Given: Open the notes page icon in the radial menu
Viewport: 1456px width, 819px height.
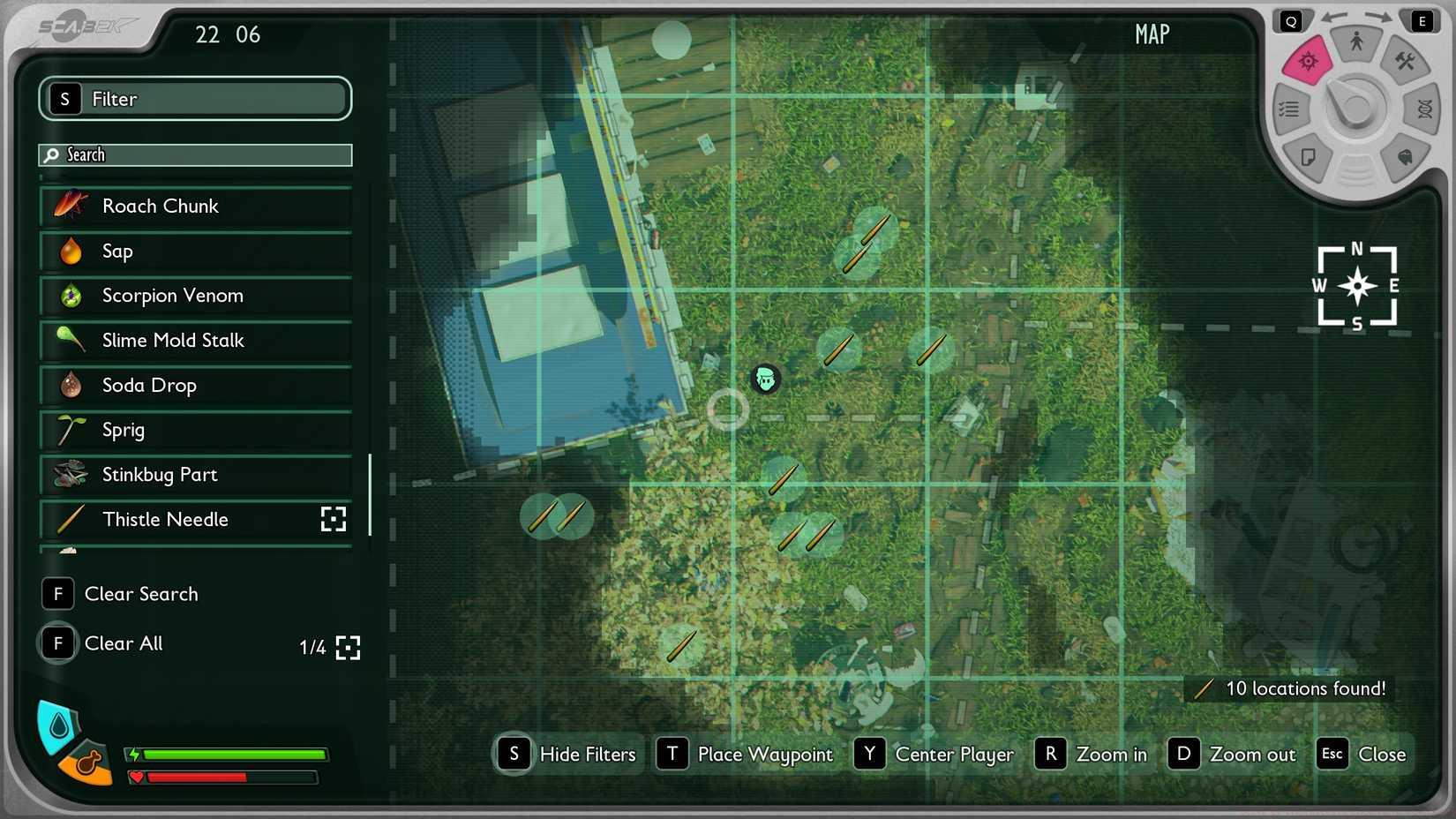Looking at the screenshot, I should click(x=1309, y=156).
